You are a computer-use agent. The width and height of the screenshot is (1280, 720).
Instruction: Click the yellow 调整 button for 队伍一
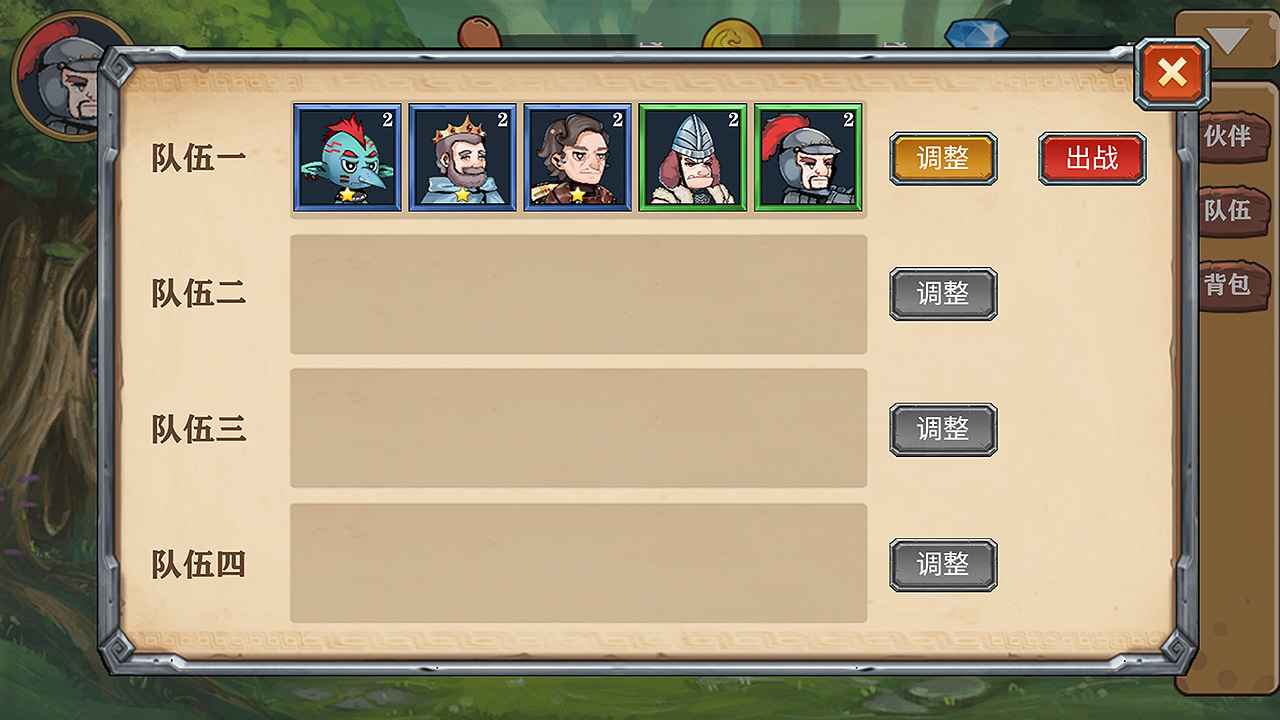(x=942, y=158)
